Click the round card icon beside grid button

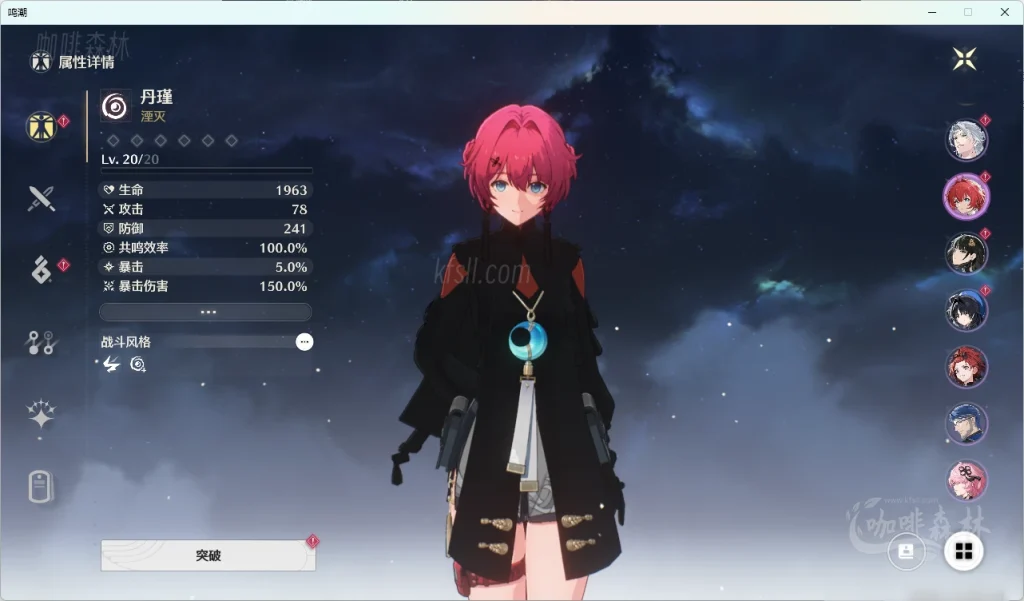[x=907, y=551]
